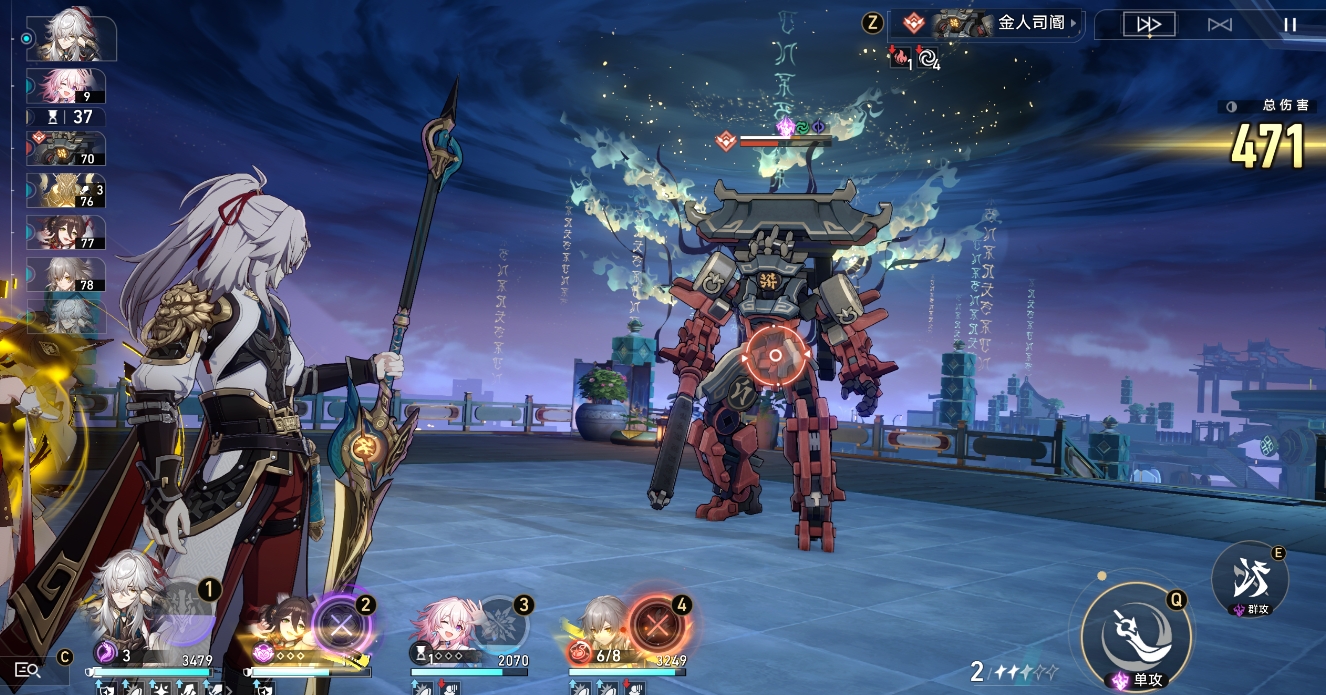Click the golden summon turn-order portrait showing 76
Screen dimensions: 1326x695
[x=66, y=191]
